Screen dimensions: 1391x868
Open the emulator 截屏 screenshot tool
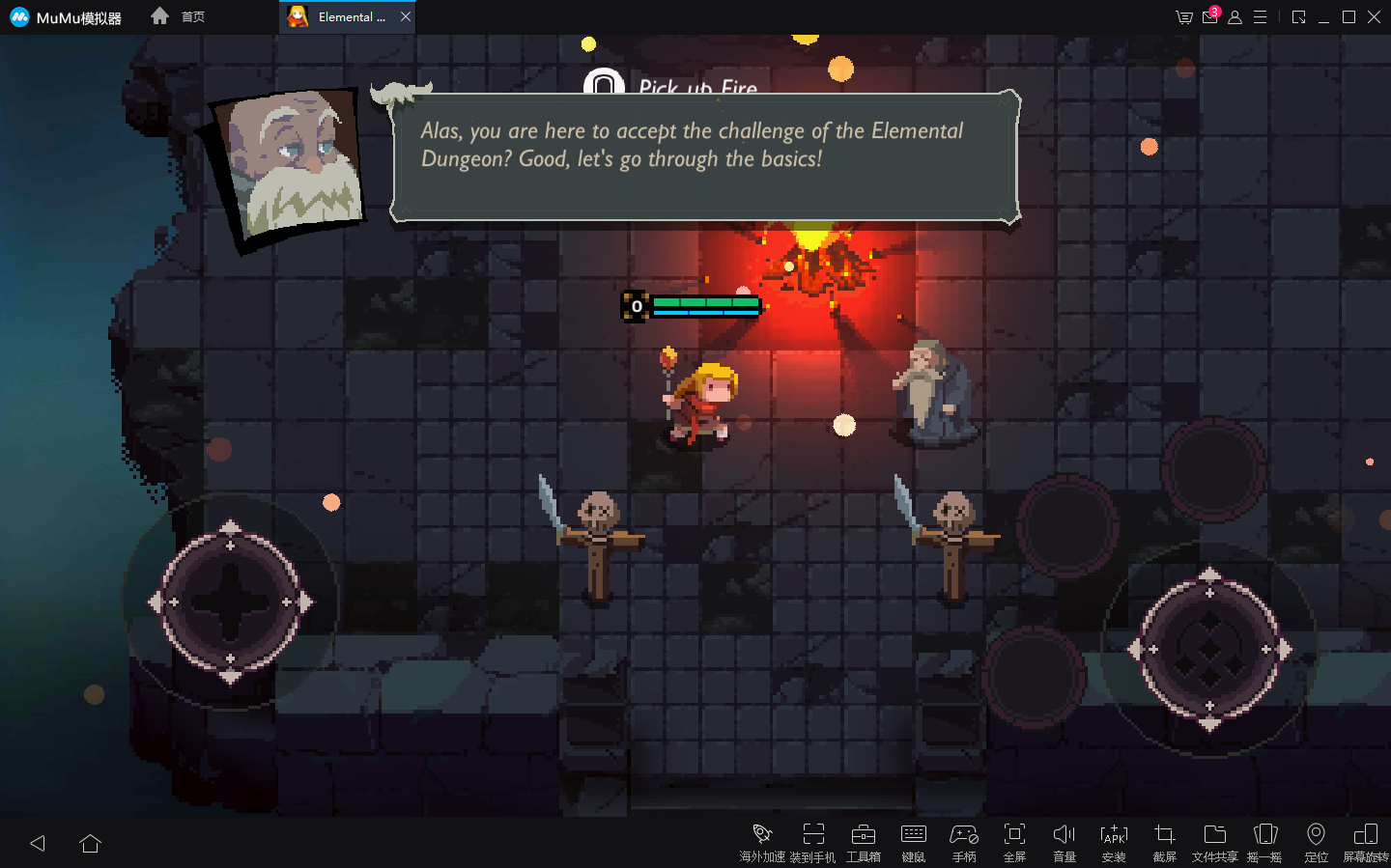coord(1164,842)
